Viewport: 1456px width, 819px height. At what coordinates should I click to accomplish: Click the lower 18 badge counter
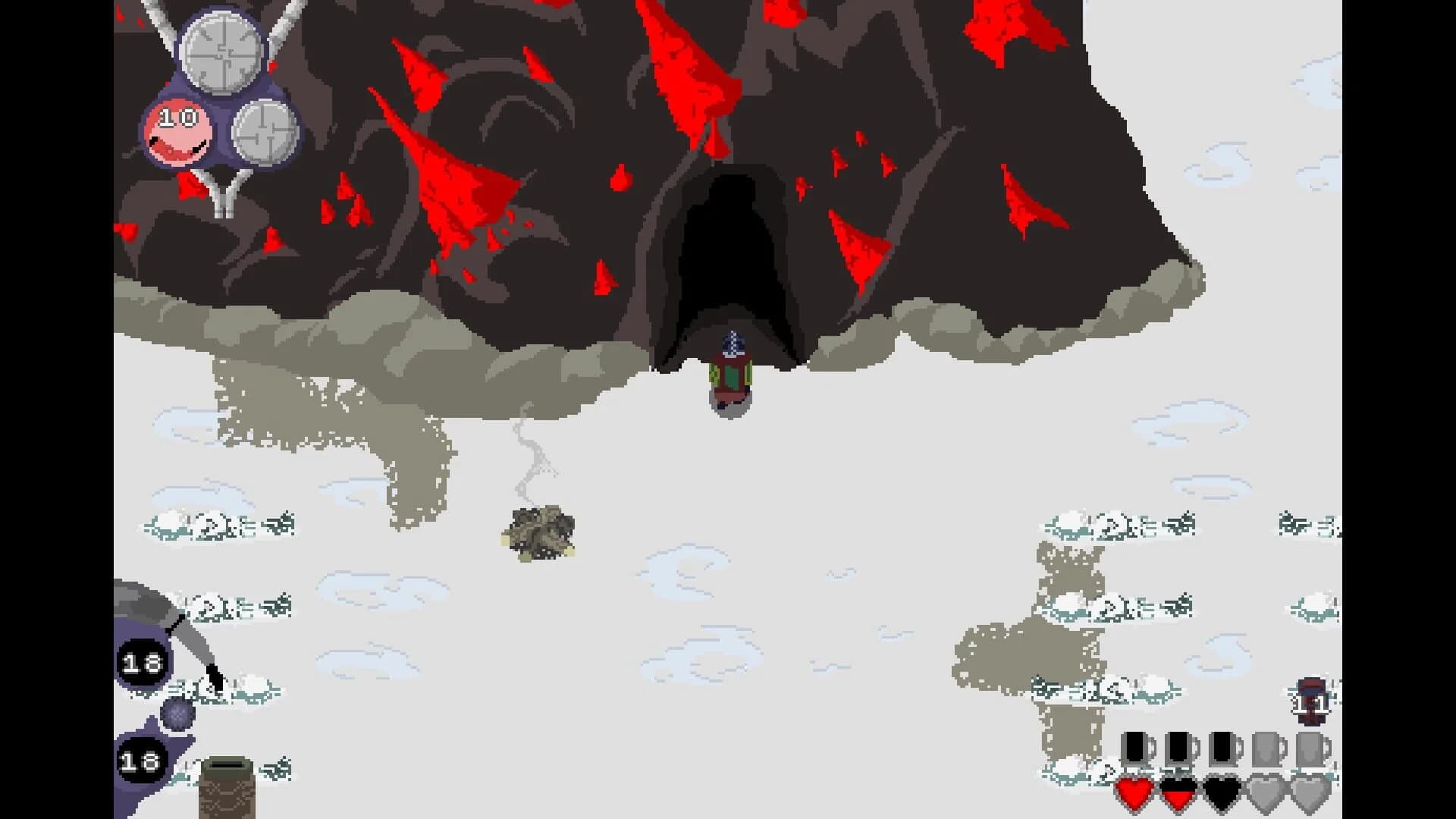coord(140,761)
